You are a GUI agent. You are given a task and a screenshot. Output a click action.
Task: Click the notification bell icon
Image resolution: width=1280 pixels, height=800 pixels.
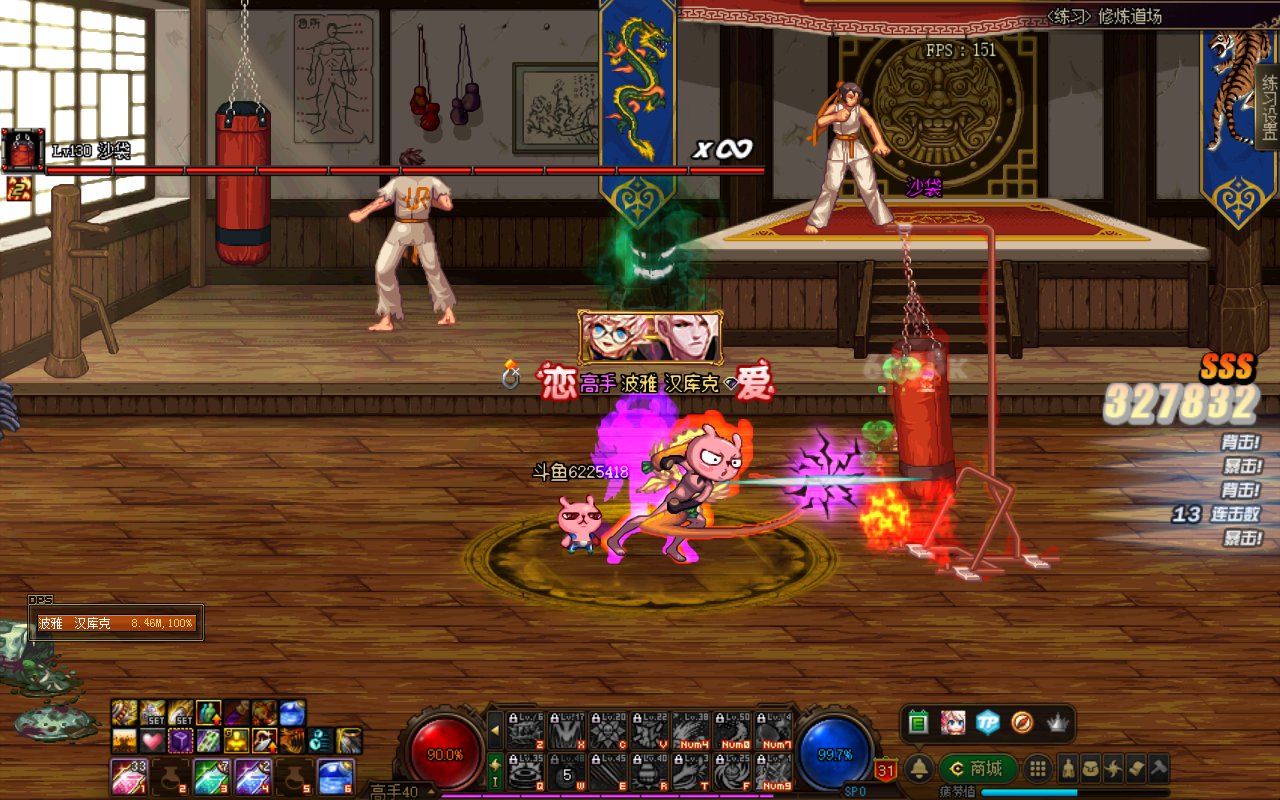[x=920, y=768]
